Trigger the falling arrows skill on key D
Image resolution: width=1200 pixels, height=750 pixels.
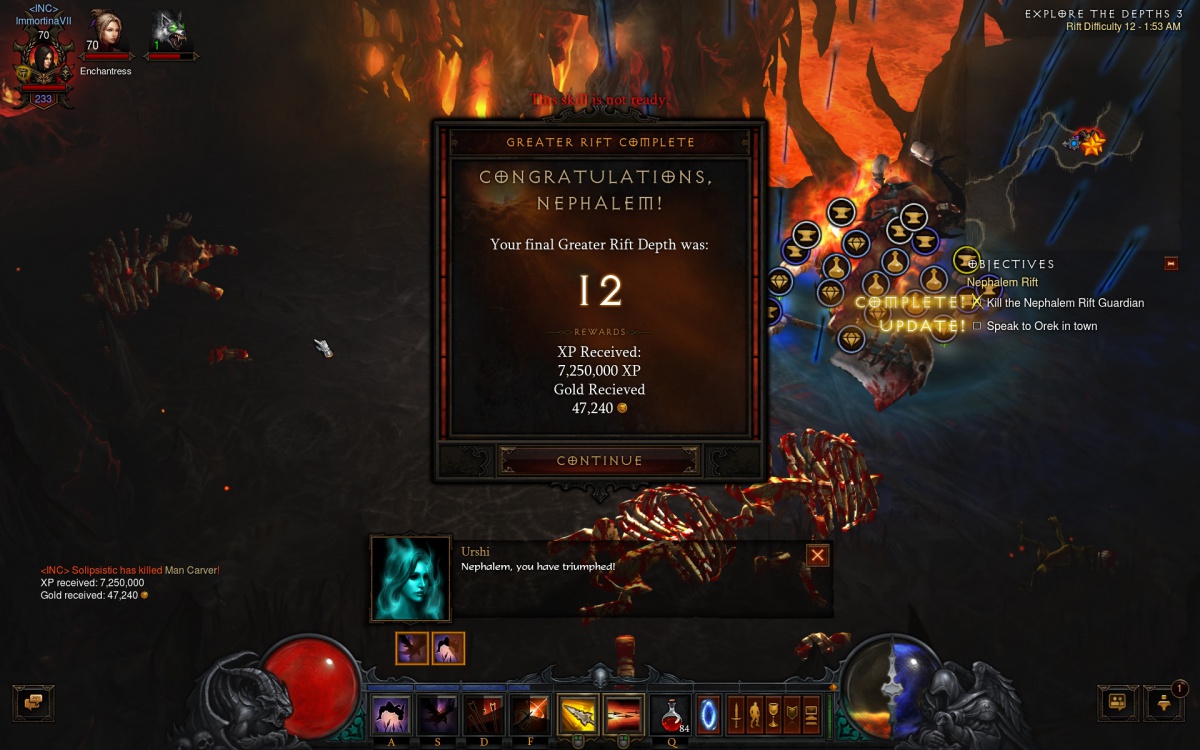click(x=484, y=716)
